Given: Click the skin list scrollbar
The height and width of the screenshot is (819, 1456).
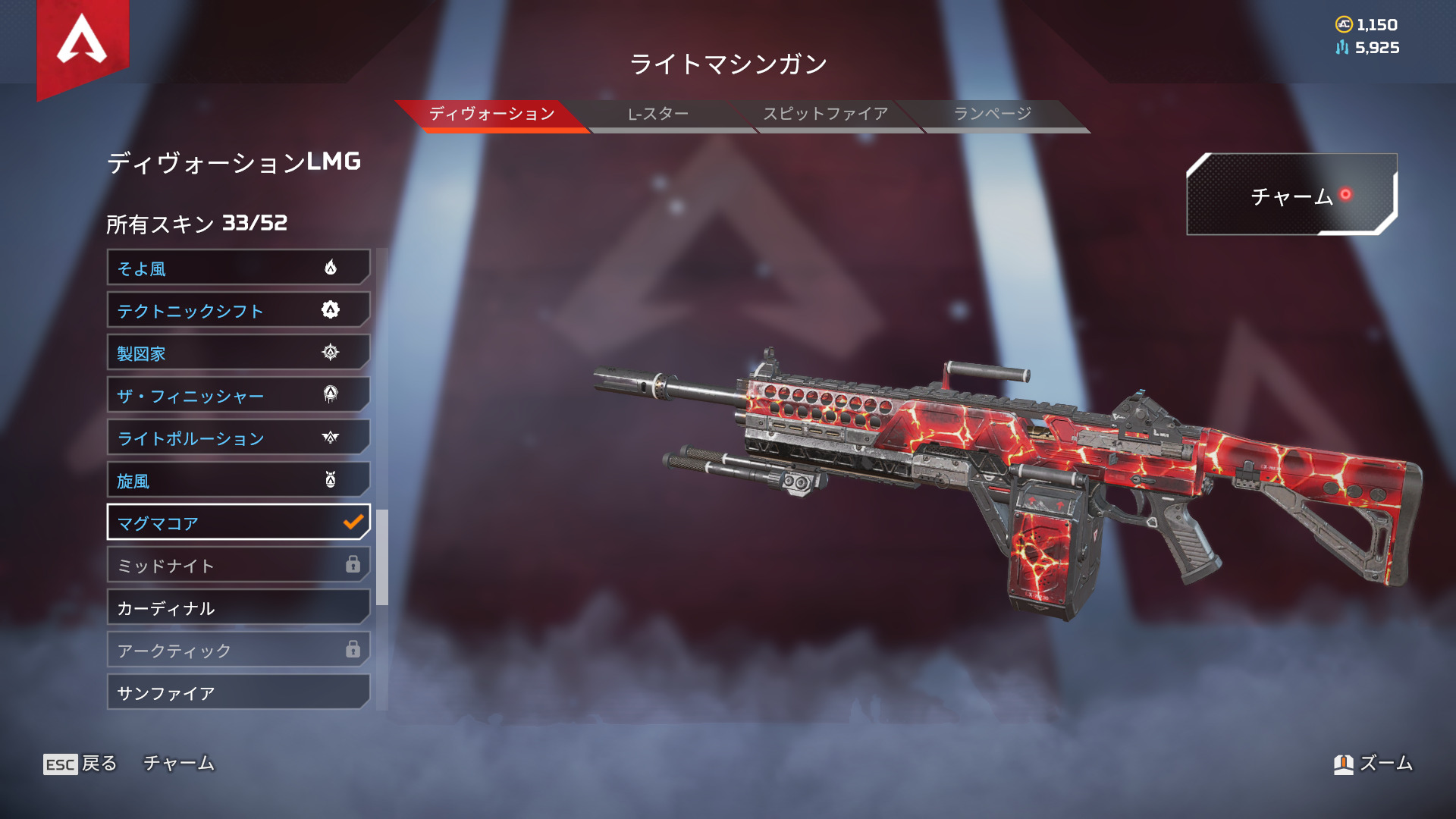Looking at the screenshot, I should point(382,557).
